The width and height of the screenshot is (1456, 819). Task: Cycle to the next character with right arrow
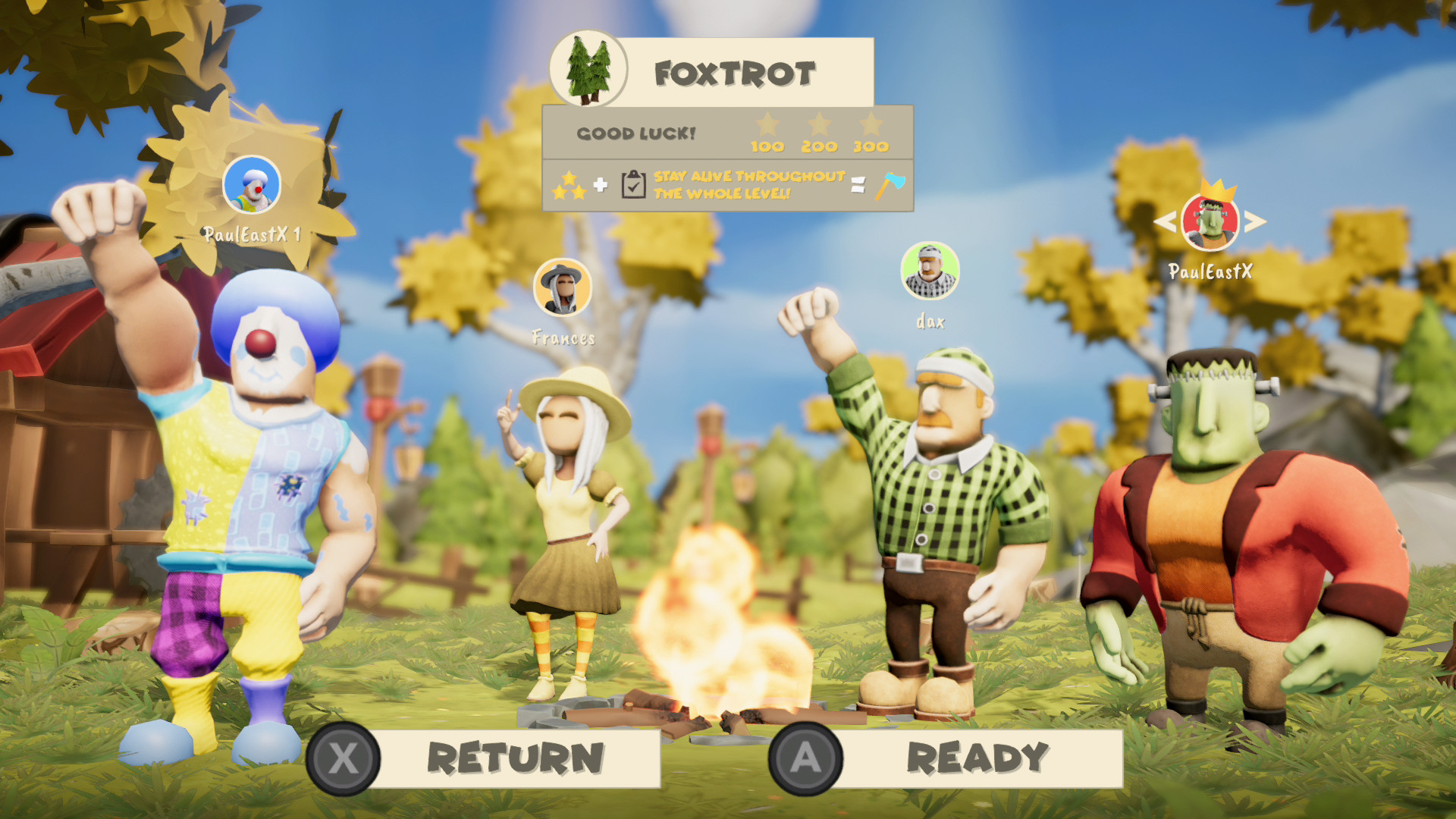(x=1256, y=221)
